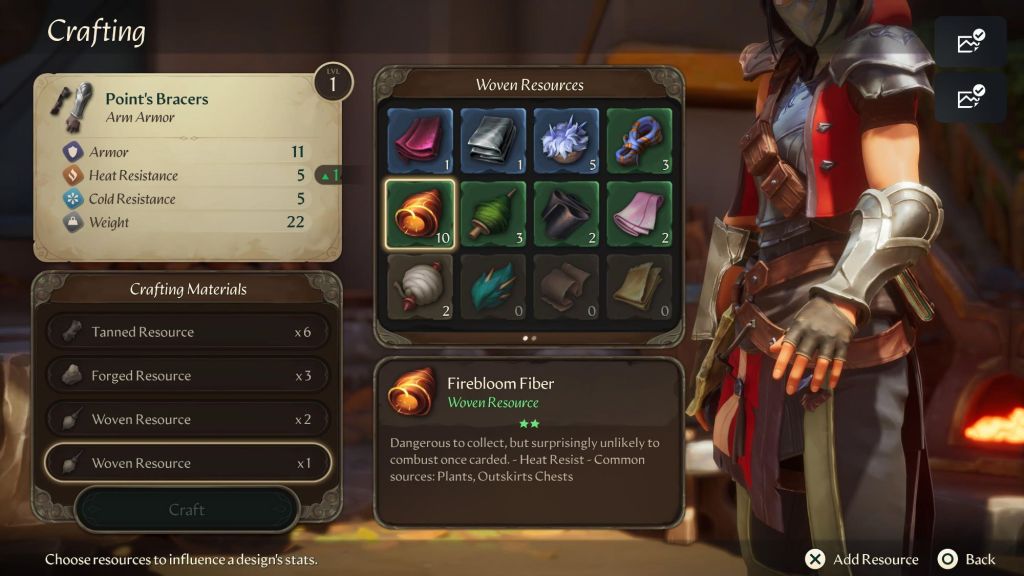This screenshot has height=576, width=1024.
Task: Pick the crimson folded cloth resource
Action: pos(419,140)
